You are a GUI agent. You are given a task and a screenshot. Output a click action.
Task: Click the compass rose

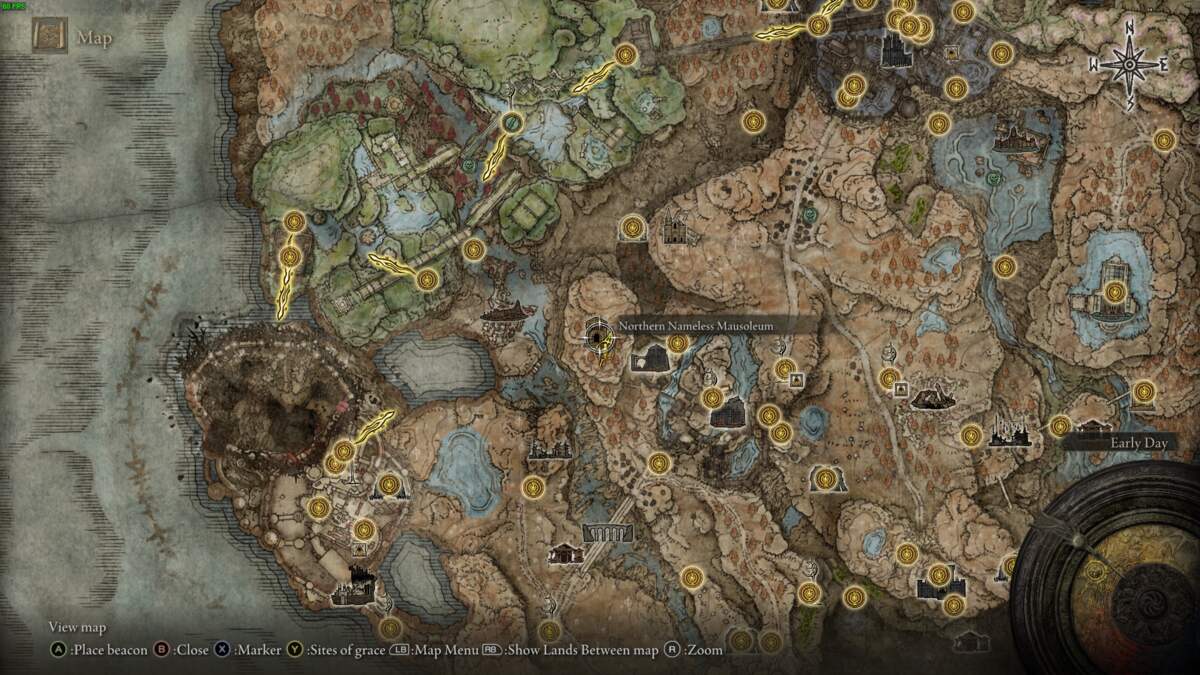tap(1130, 65)
